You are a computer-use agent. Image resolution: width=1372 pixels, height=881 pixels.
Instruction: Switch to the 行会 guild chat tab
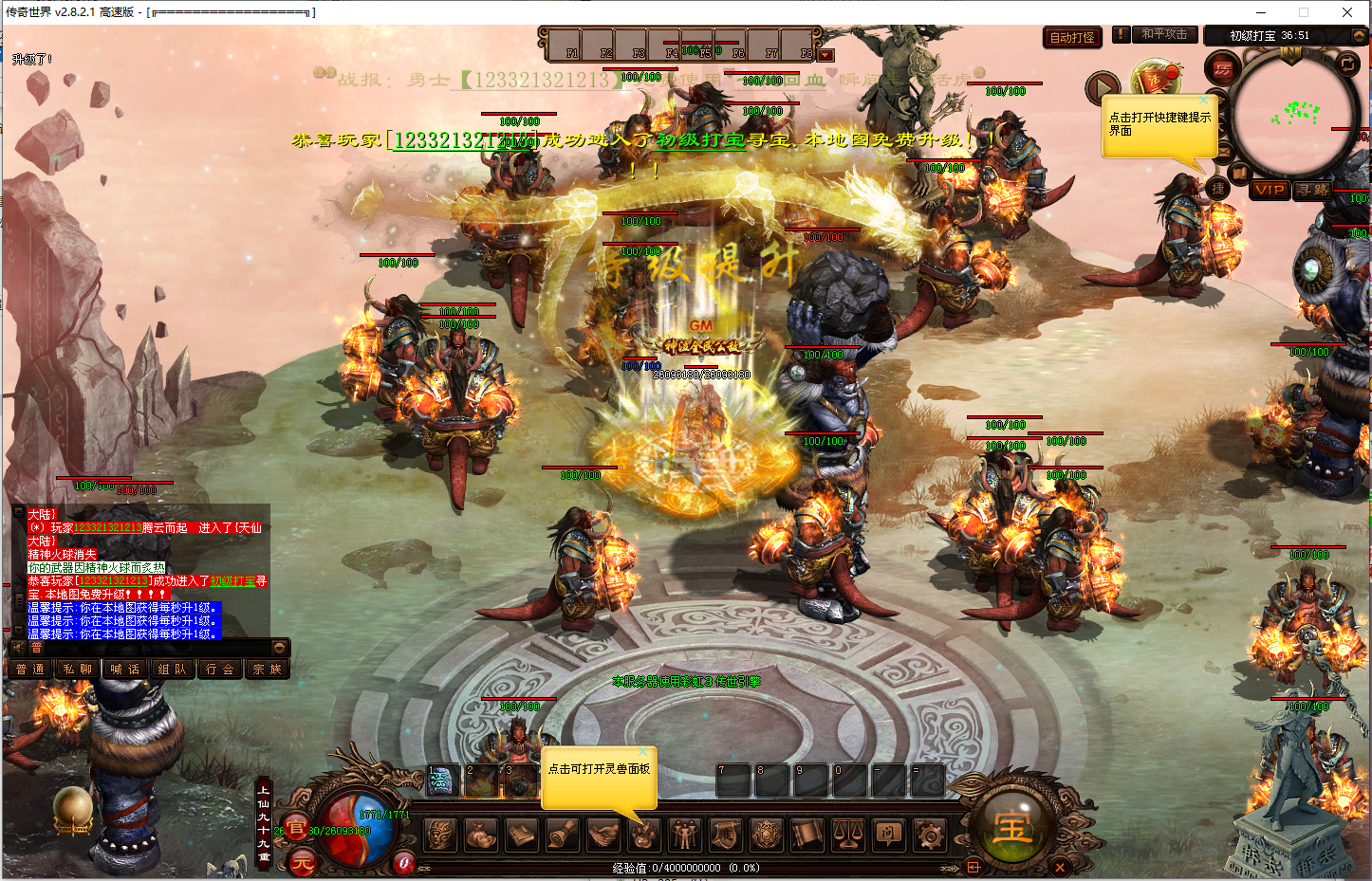[x=220, y=670]
